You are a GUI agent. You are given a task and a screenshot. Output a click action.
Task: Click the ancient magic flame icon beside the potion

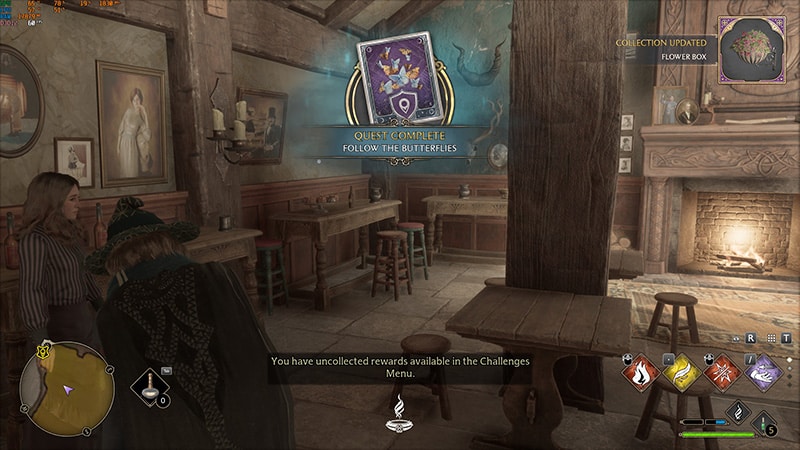737,412
